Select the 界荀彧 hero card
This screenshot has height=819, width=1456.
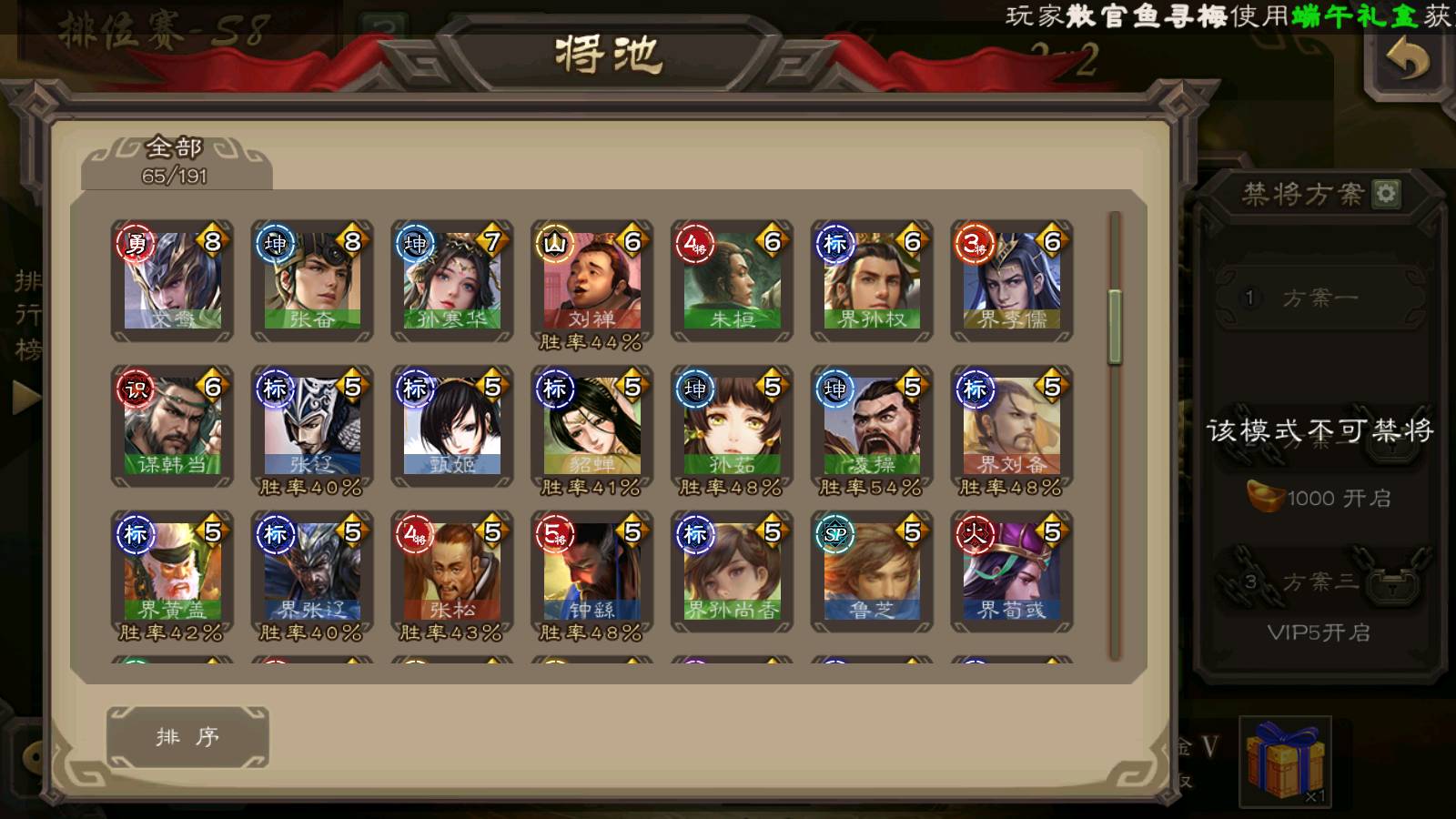[x=1012, y=571]
